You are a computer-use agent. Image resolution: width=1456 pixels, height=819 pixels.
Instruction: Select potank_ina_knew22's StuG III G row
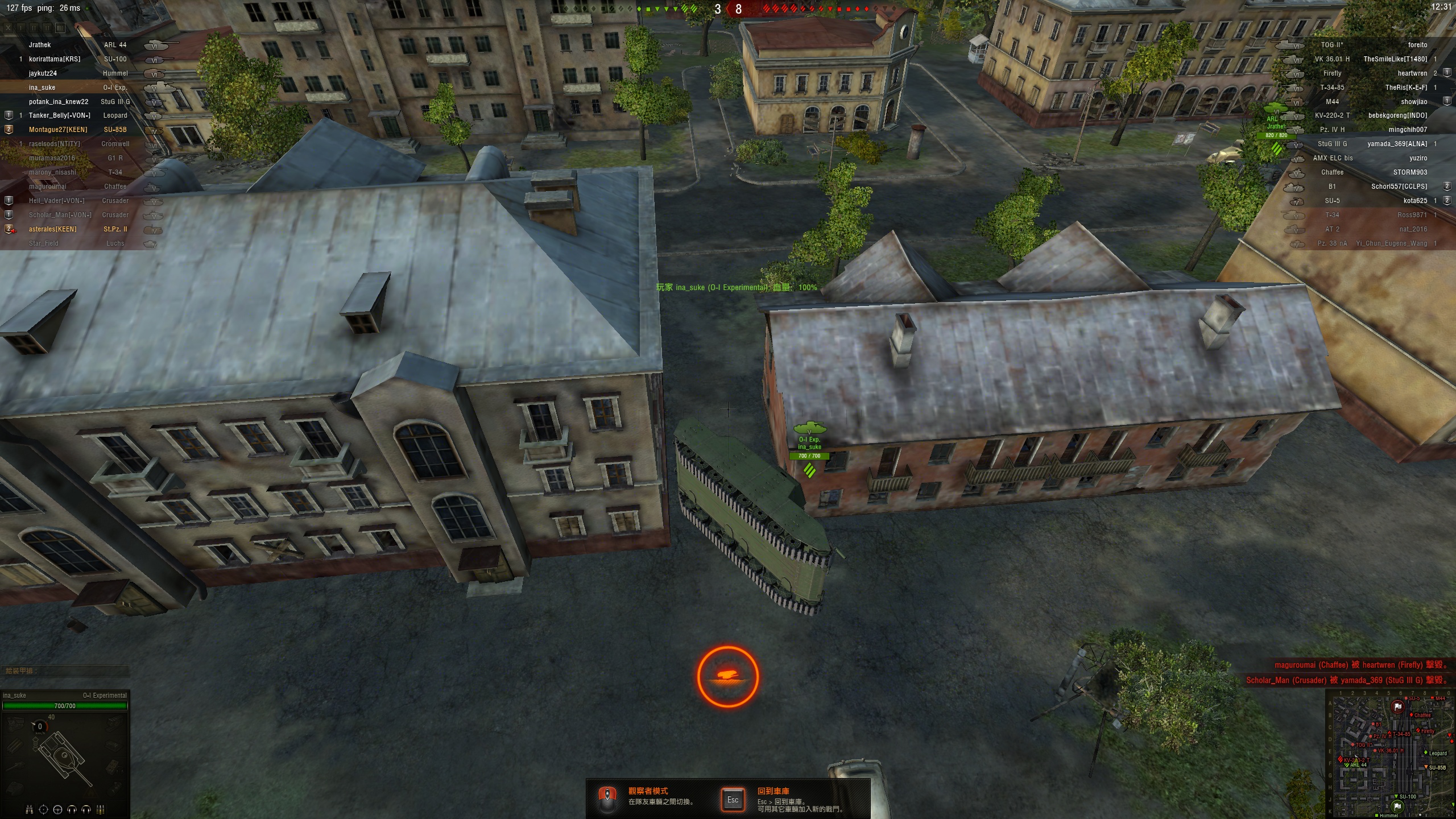coord(80,102)
